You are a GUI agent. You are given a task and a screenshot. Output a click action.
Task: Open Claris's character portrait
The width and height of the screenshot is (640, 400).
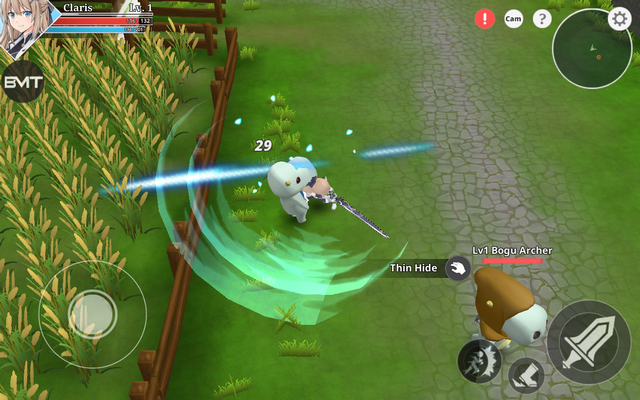[x=22, y=25]
